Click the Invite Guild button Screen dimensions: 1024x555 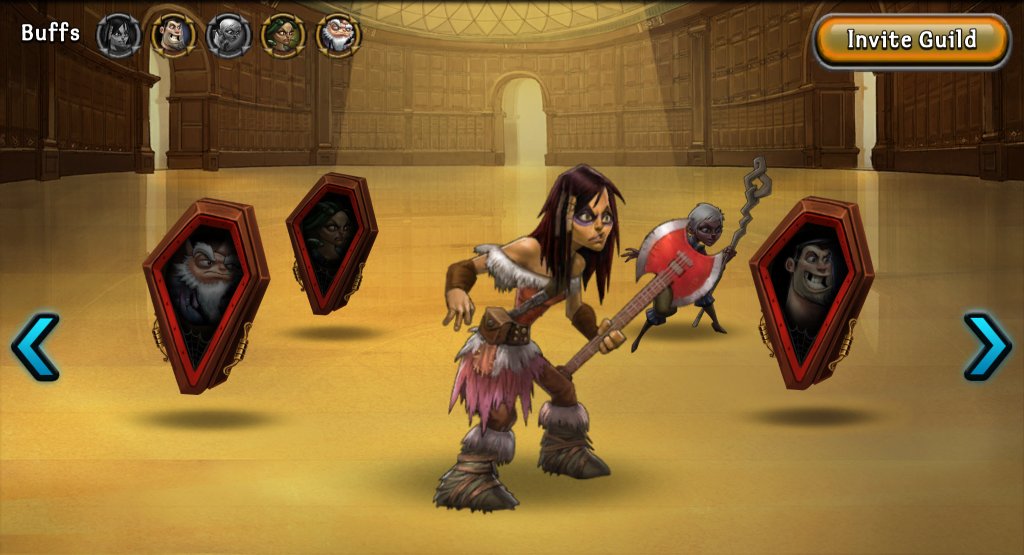(911, 40)
